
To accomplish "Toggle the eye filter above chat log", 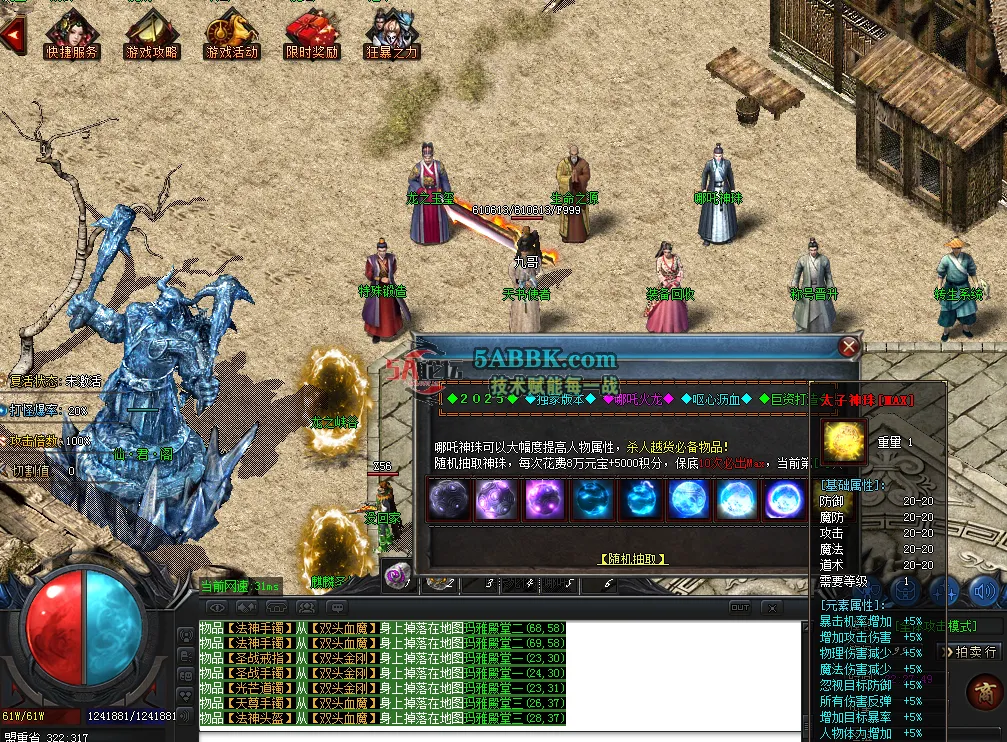I will click(216, 607).
